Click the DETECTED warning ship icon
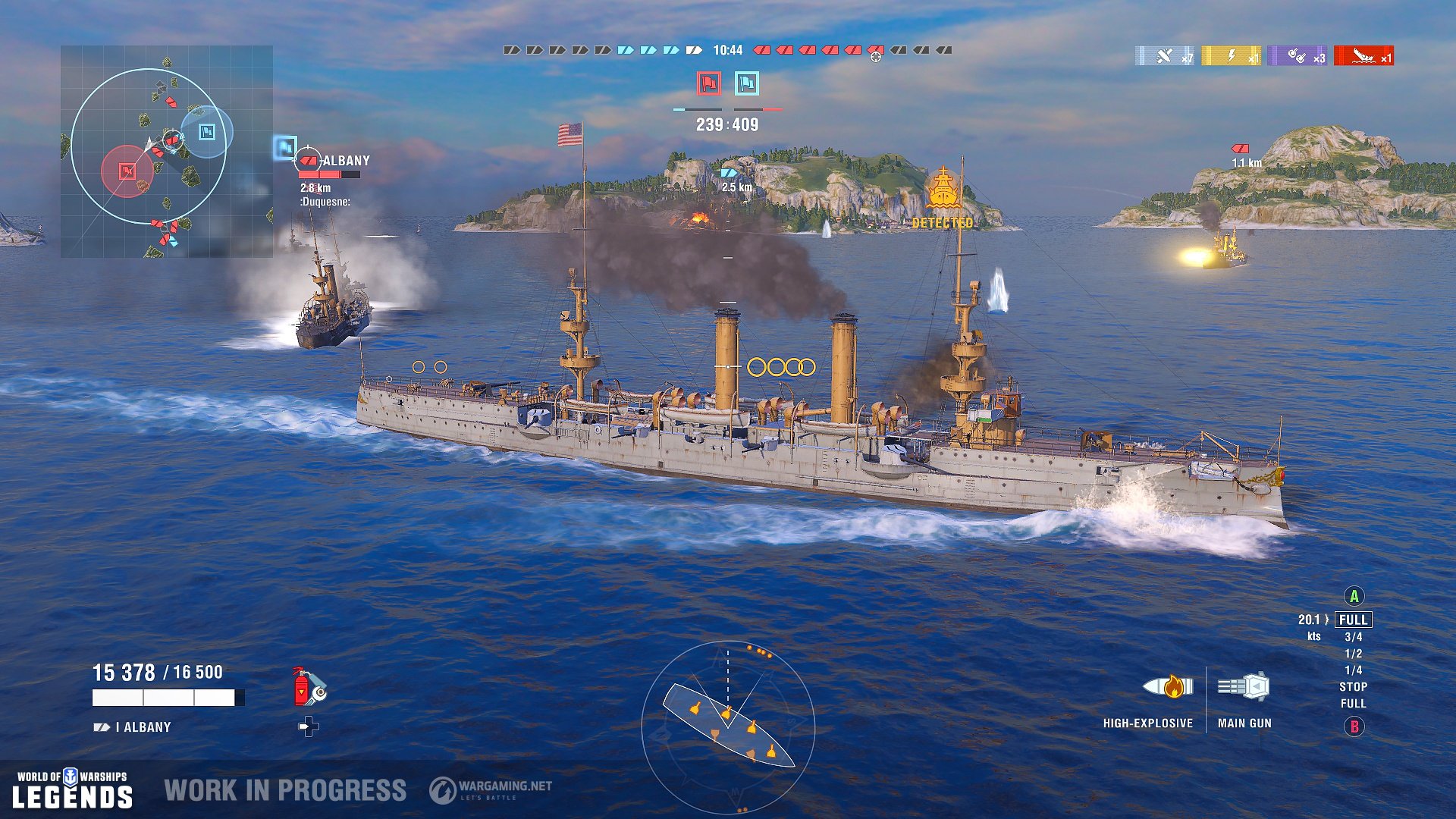1456x819 pixels. (x=943, y=184)
